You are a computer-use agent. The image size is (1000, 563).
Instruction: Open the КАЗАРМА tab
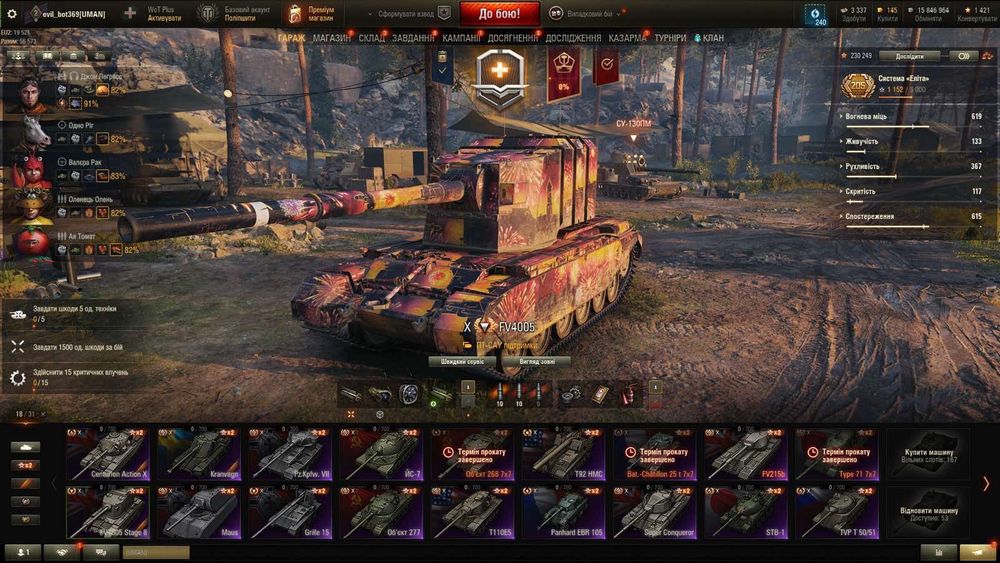[x=627, y=38]
